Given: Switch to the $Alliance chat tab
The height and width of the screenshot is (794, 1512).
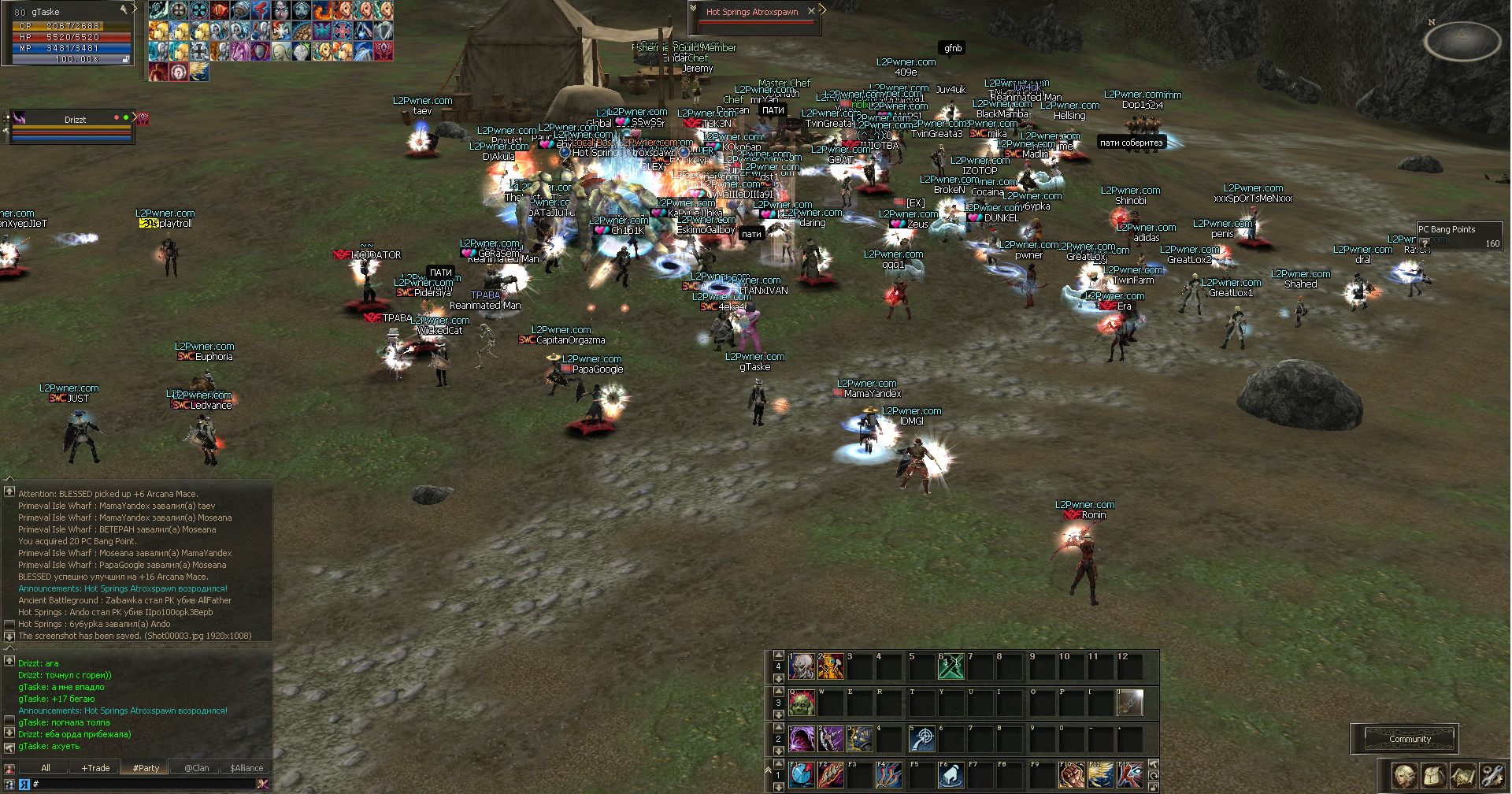Looking at the screenshot, I should (x=246, y=768).
